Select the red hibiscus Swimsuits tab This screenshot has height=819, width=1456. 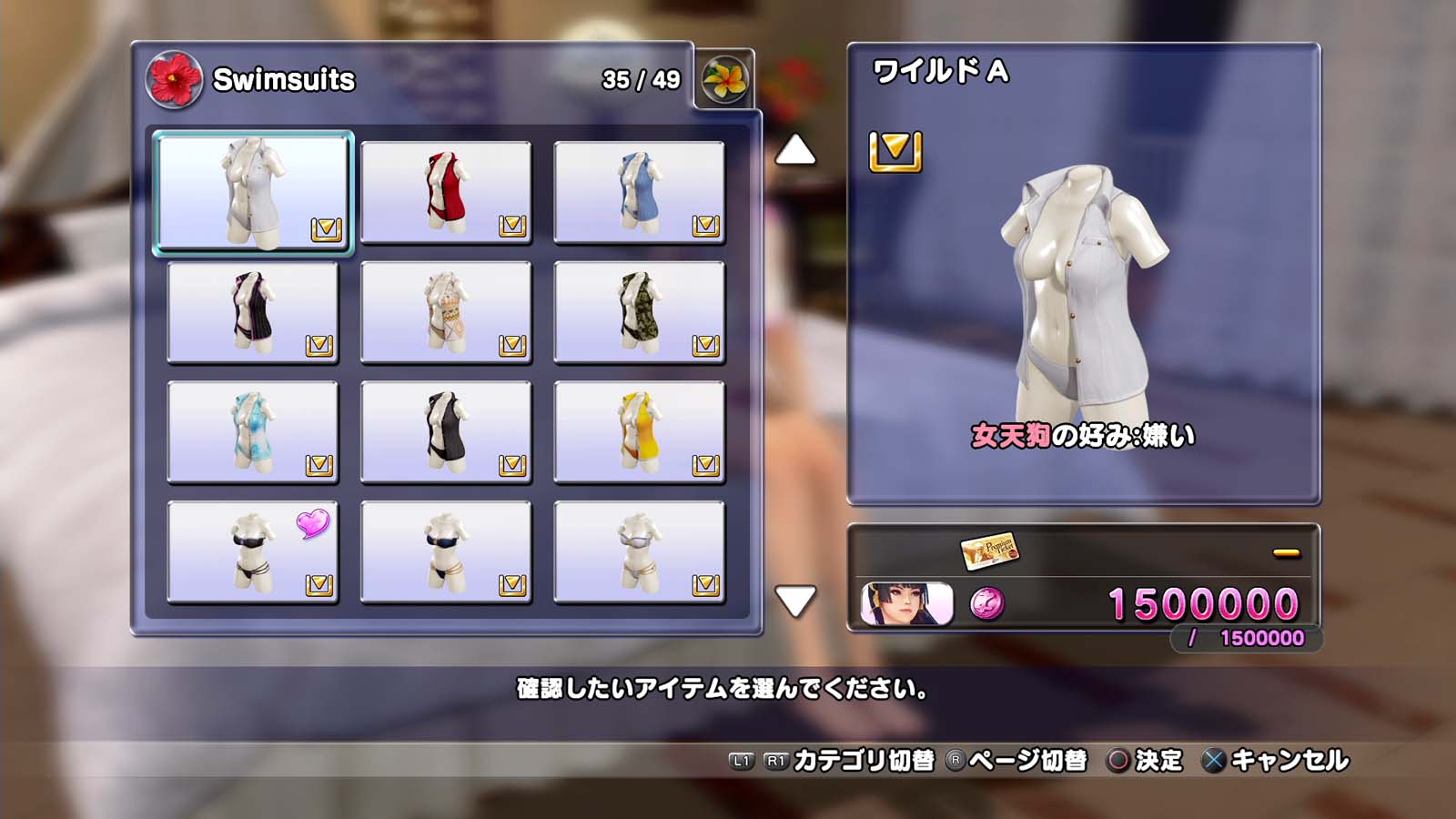[x=173, y=80]
